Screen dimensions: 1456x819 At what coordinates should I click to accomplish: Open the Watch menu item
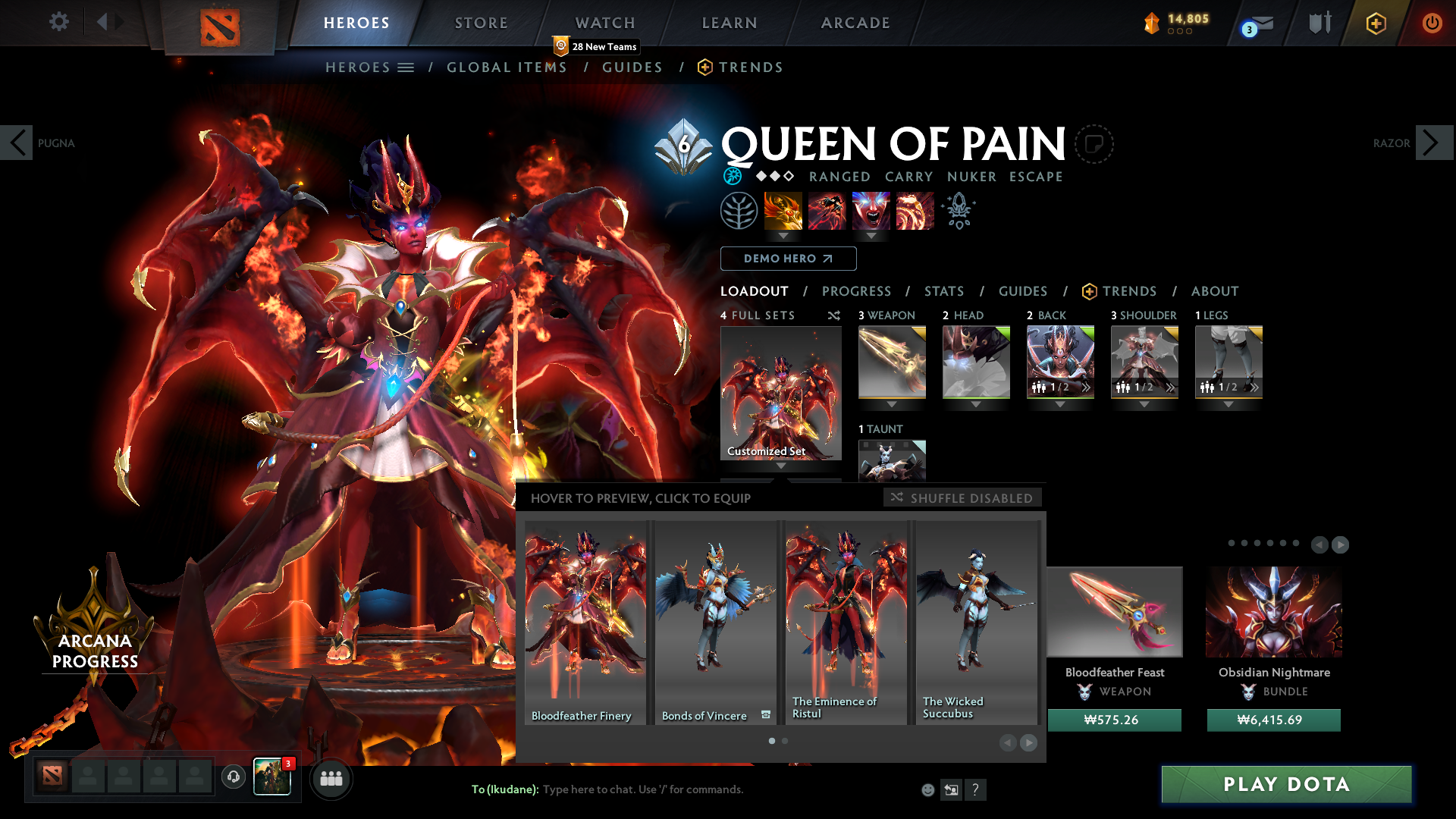coord(604,23)
